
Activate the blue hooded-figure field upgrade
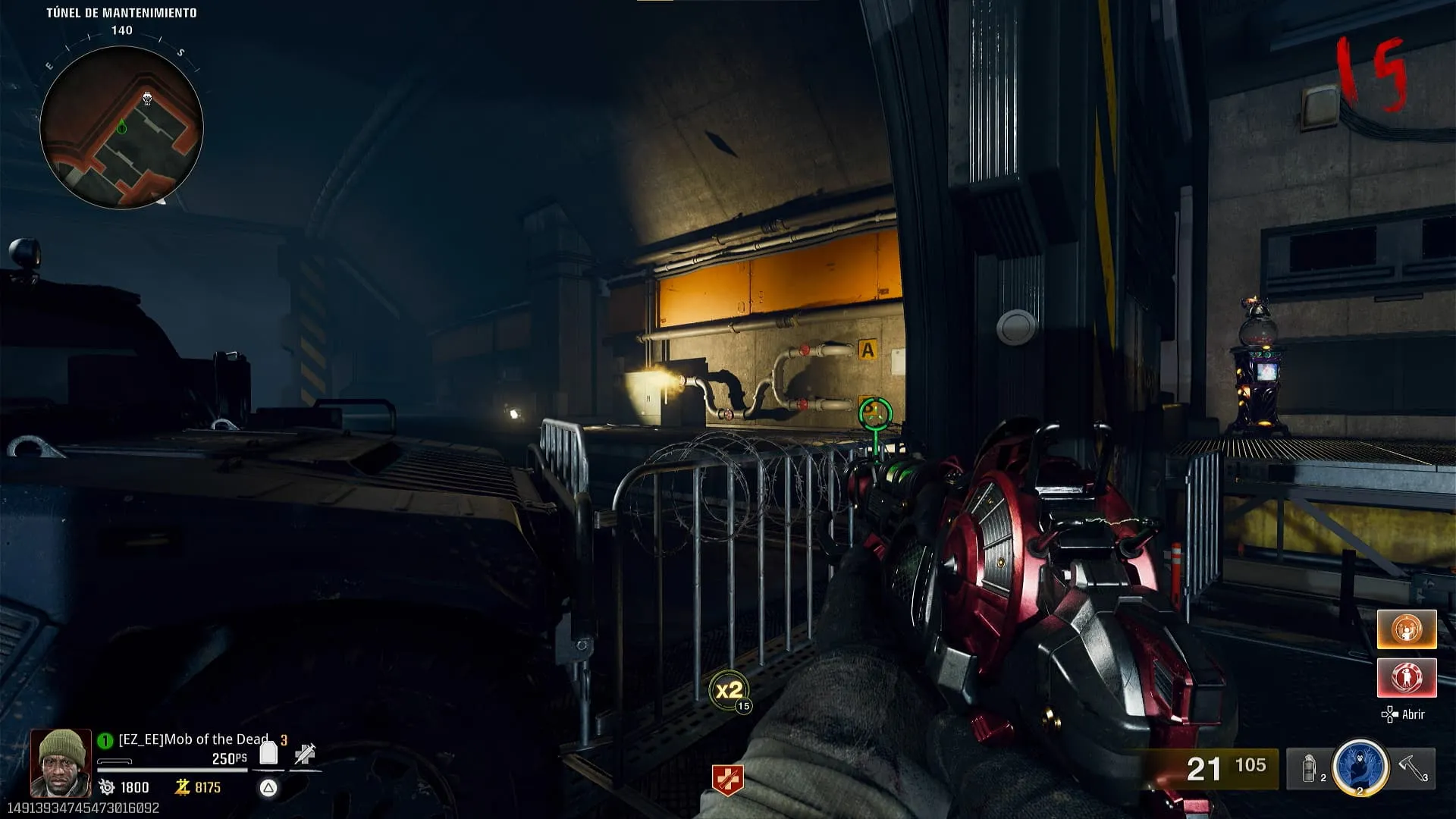(x=1360, y=767)
